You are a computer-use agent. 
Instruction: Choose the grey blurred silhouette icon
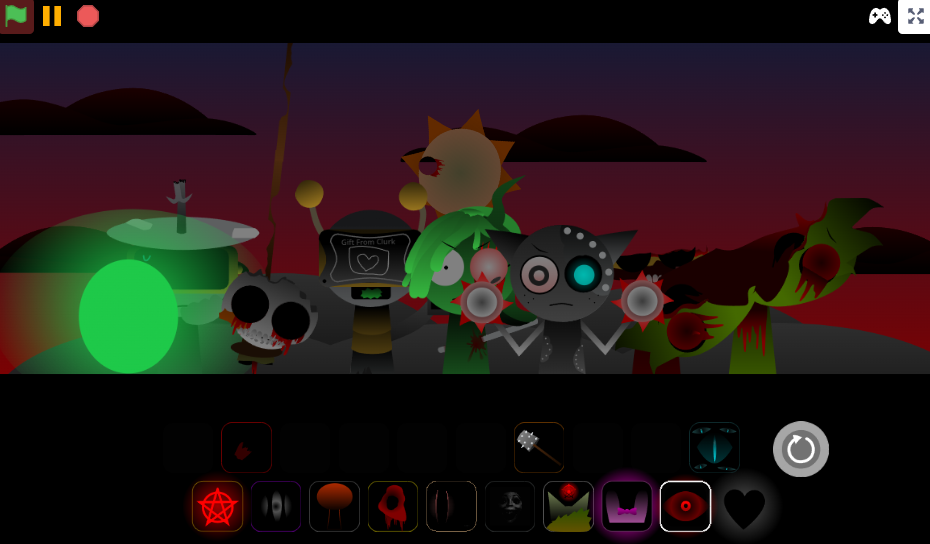click(x=276, y=506)
